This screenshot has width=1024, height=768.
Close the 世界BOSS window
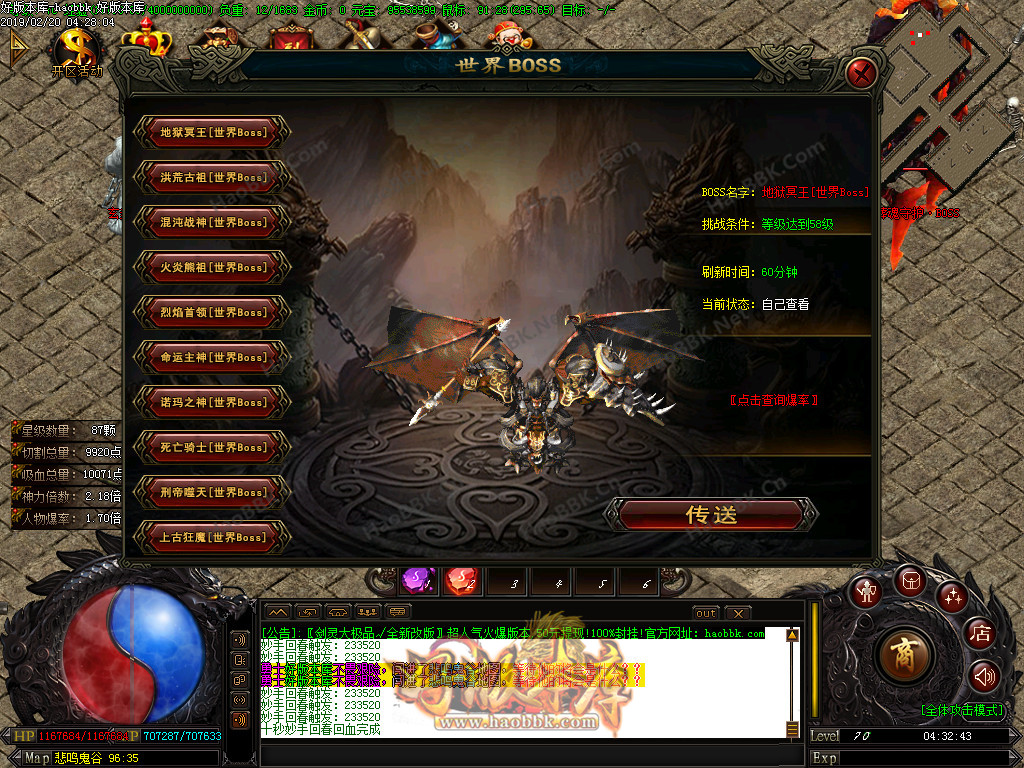862,72
